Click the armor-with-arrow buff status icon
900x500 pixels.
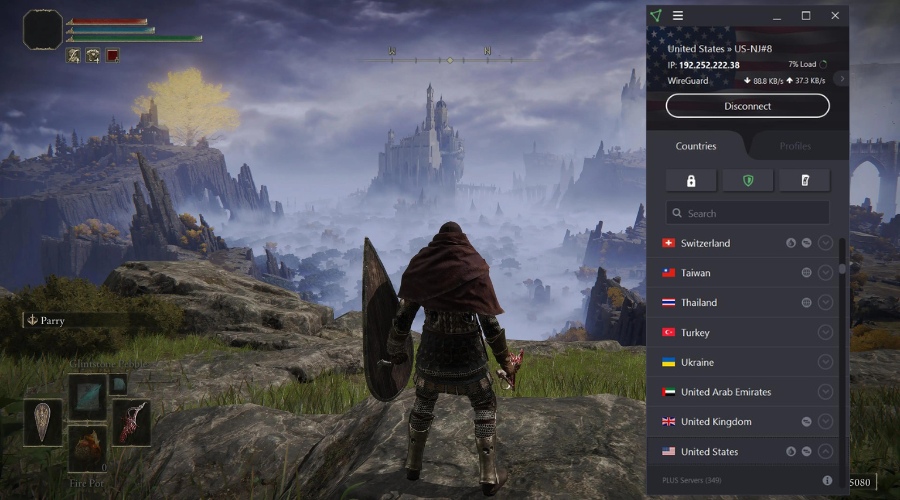tap(93, 56)
